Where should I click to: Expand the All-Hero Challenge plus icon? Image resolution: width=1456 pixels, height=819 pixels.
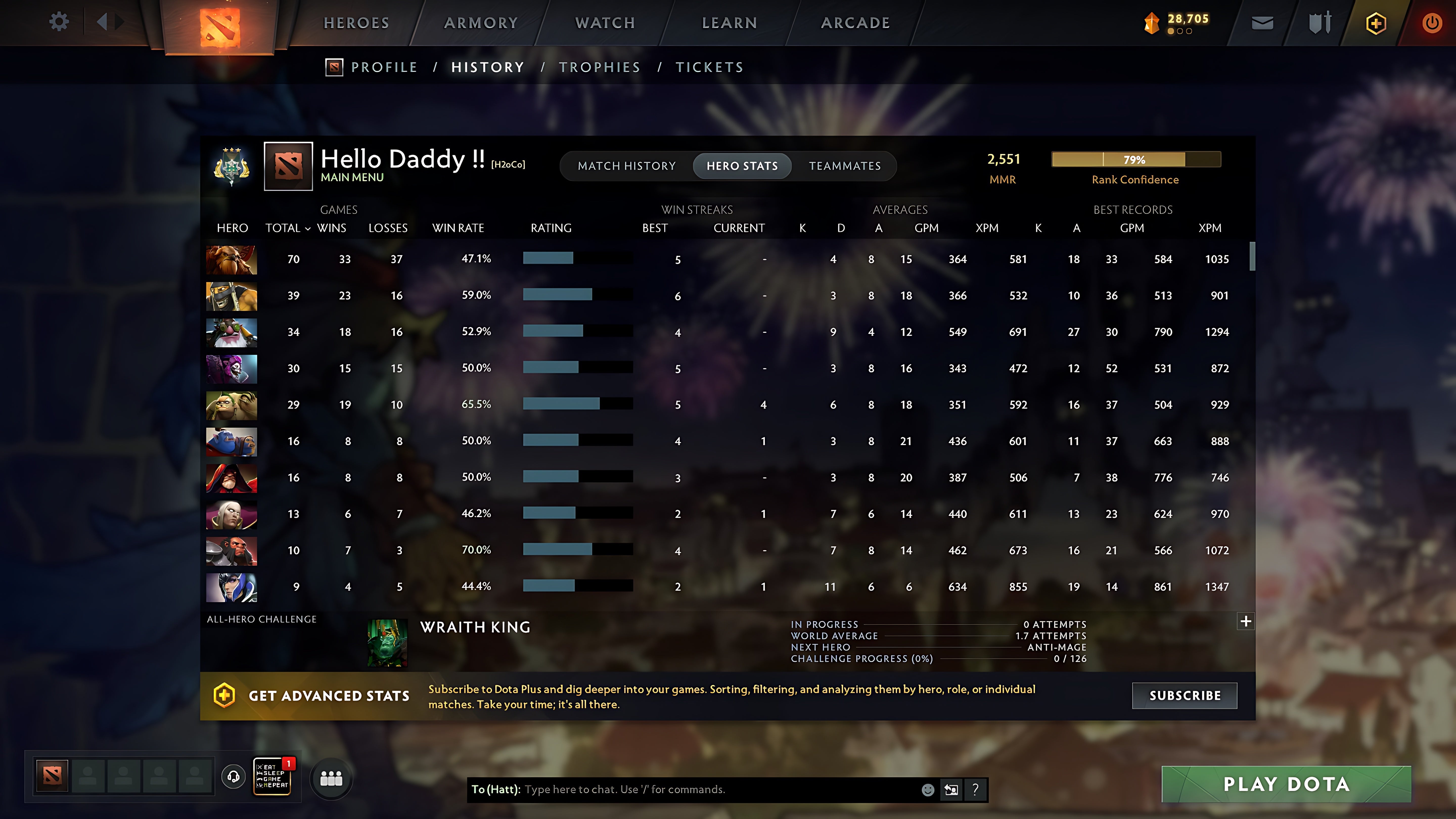pyautogui.click(x=1245, y=621)
